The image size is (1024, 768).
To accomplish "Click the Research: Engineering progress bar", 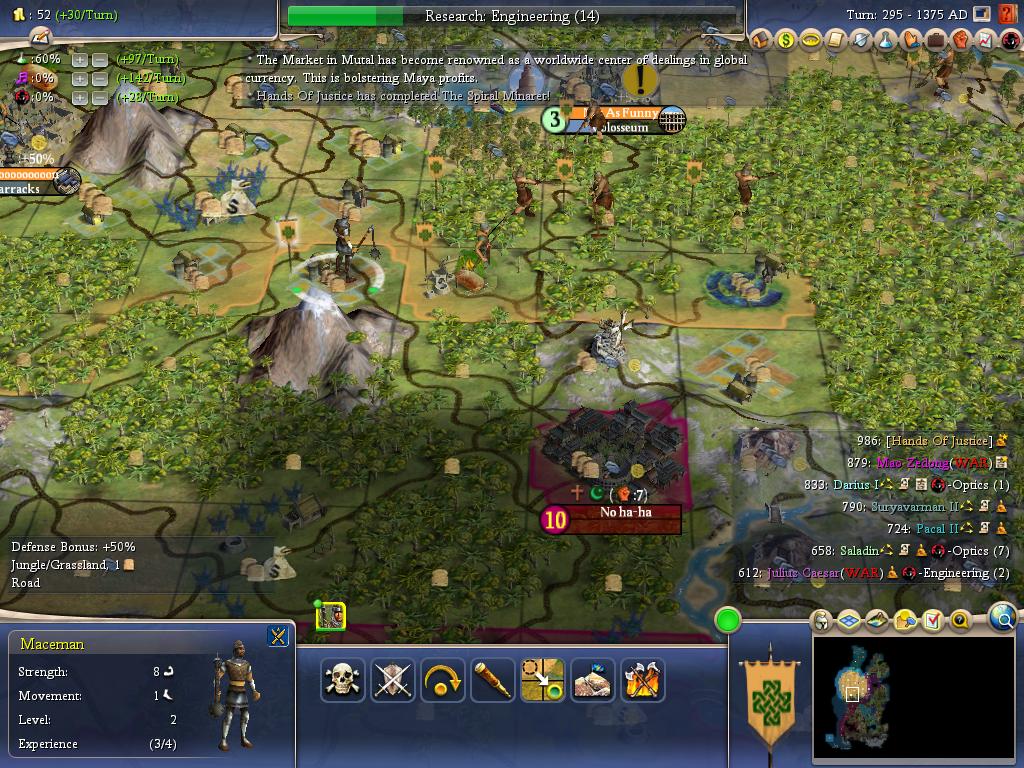I will (x=512, y=16).
